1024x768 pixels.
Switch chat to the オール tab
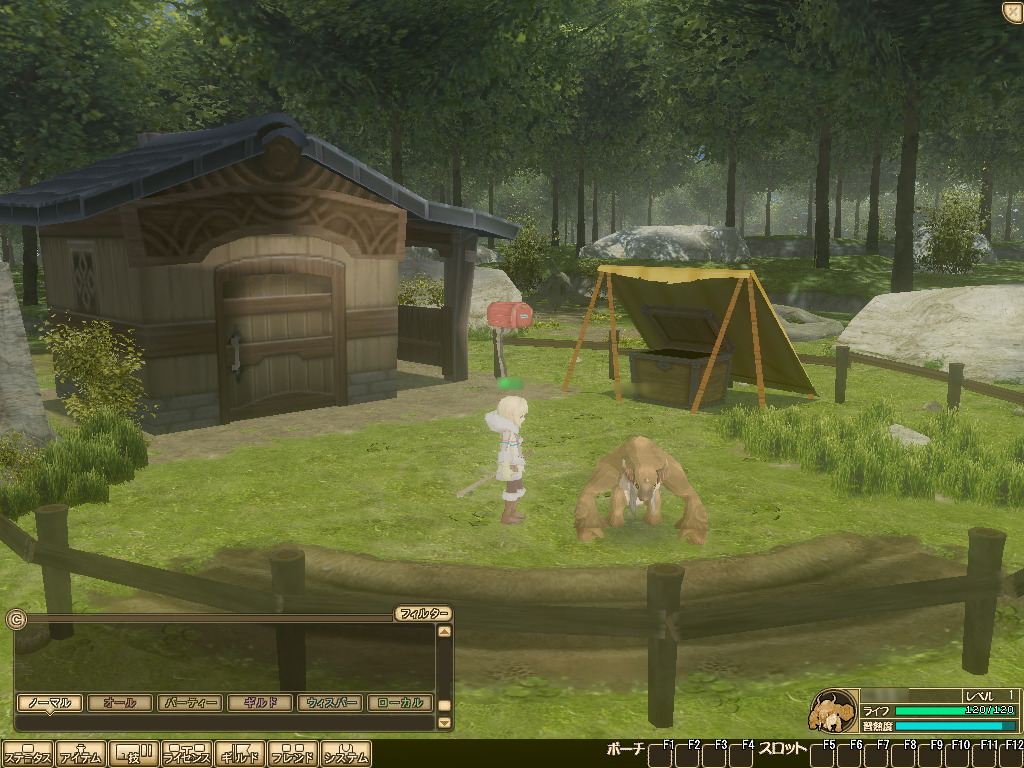pyautogui.click(x=119, y=703)
